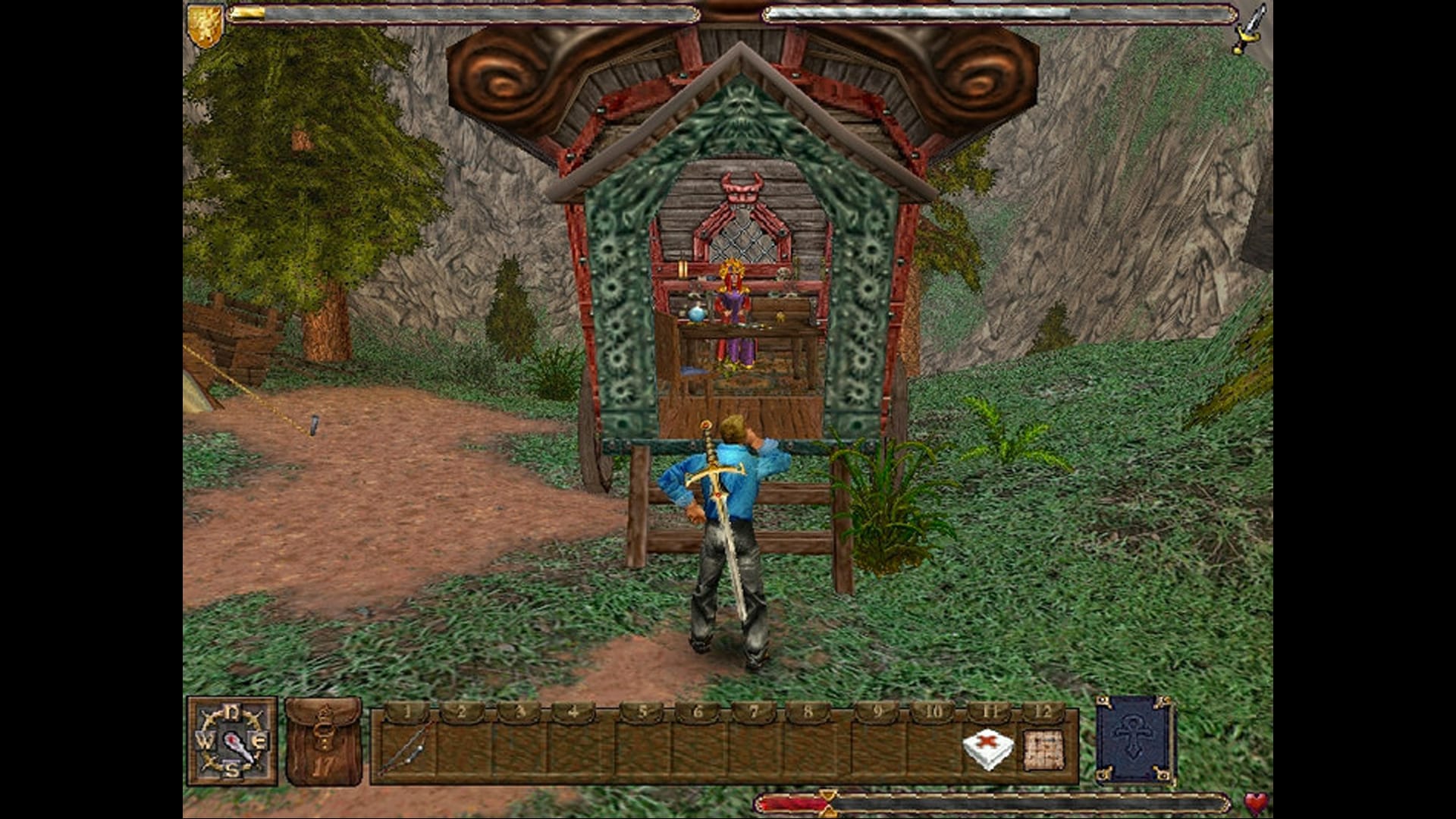
Task: Open the leather backpack inventory
Action: pyautogui.click(x=323, y=741)
